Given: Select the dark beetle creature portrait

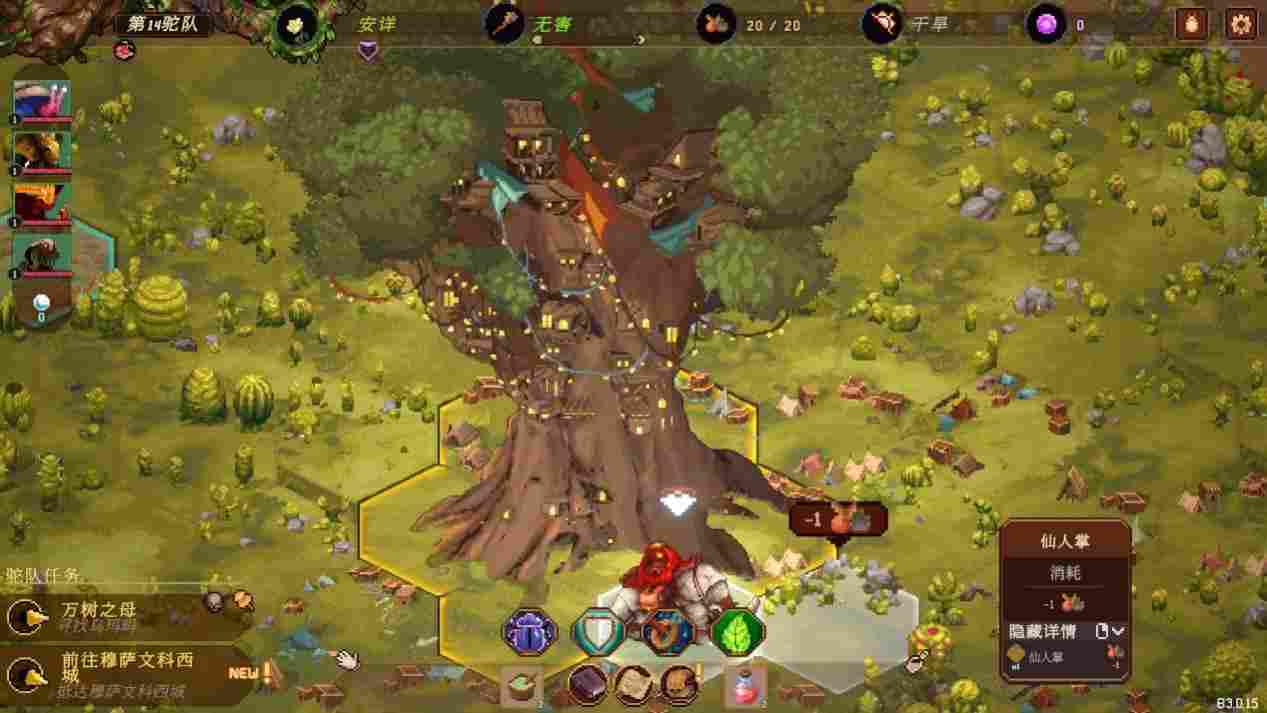Looking at the screenshot, I should pos(42,255).
